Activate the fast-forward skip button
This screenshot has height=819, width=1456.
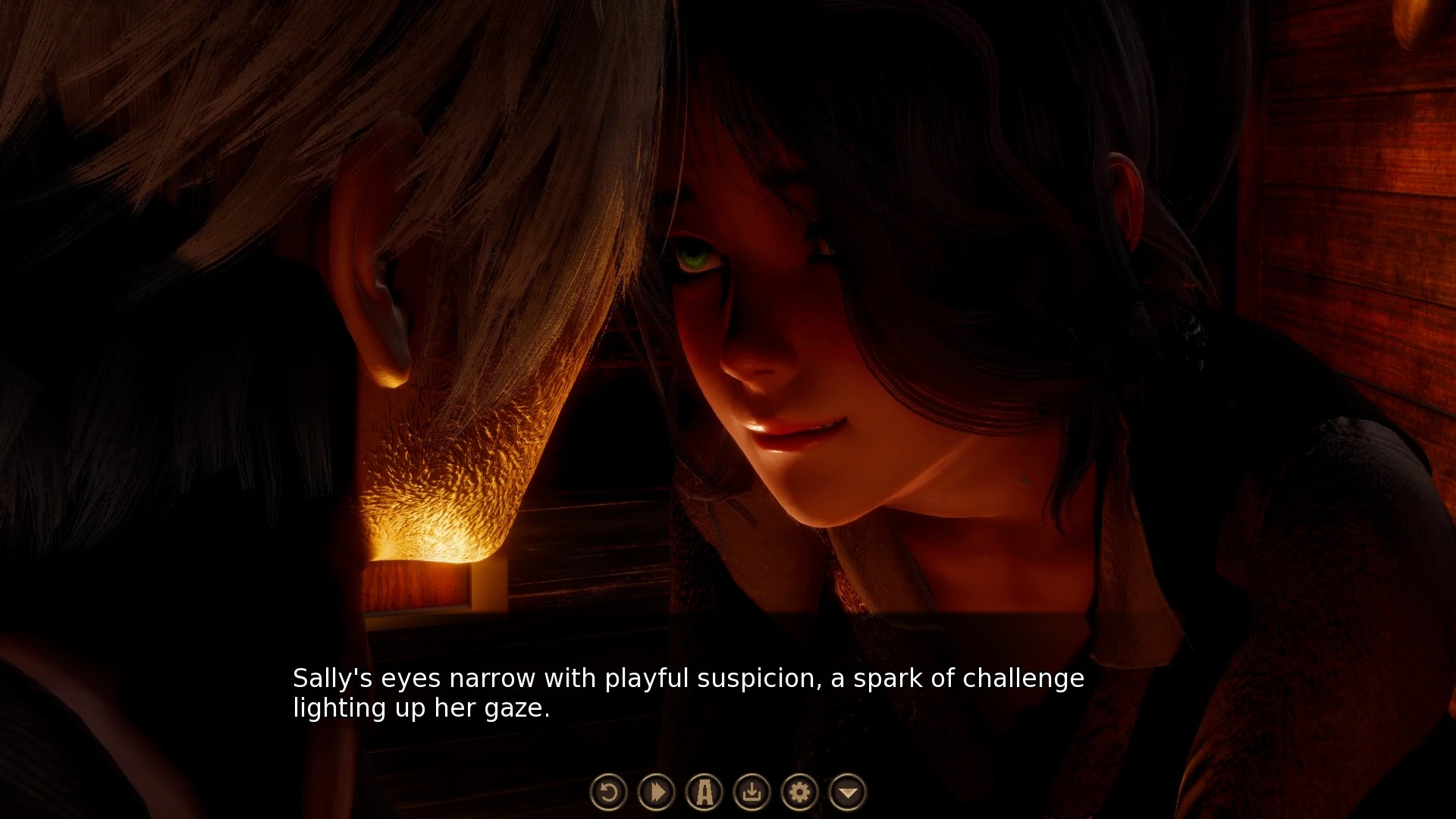click(x=657, y=792)
